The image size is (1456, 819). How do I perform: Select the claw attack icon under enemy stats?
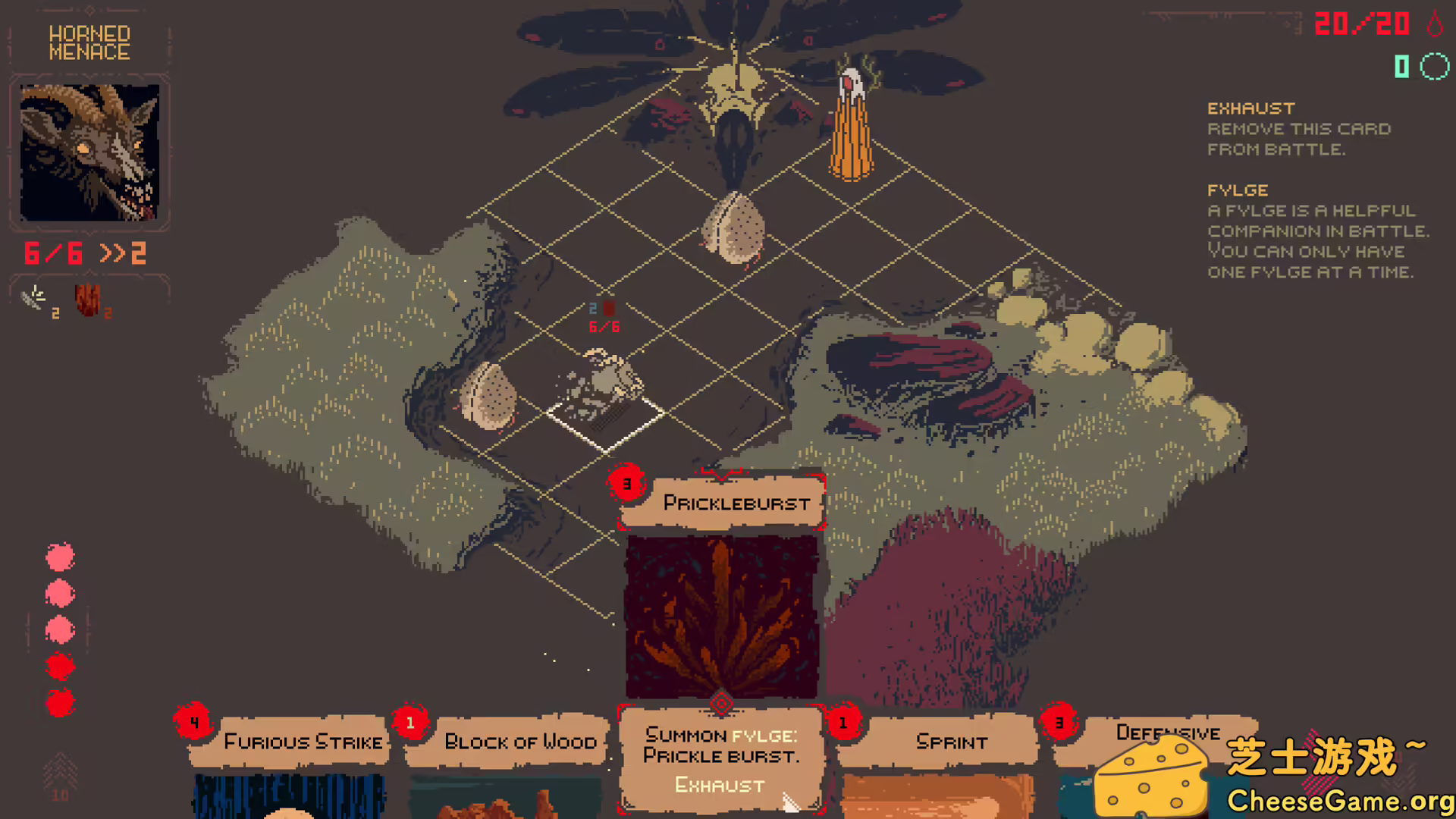(34, 299)
